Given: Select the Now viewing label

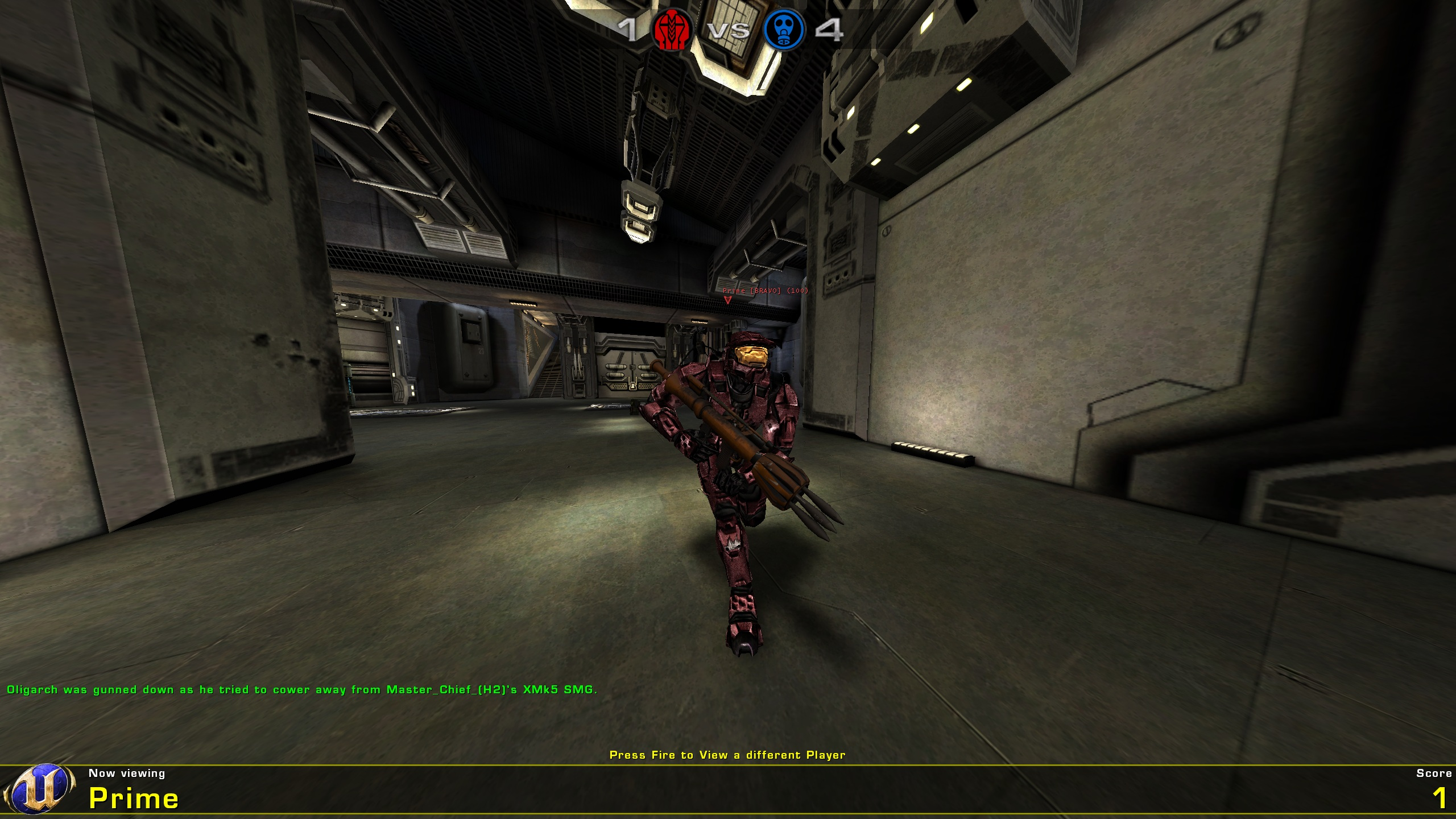Looking at the screenshot, I should [126, 773].
